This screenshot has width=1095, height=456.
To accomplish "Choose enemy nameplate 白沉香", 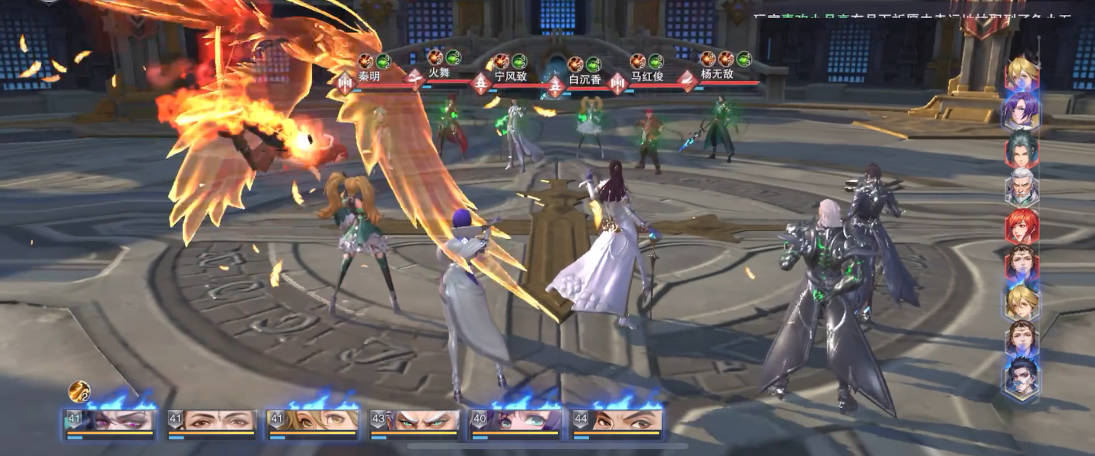I will click(x=583, y=78).
